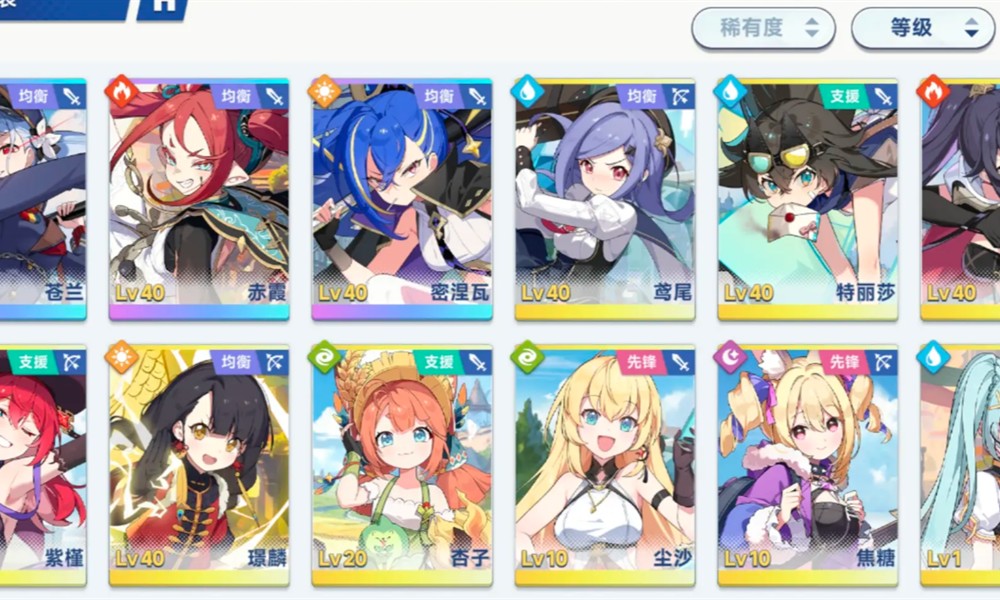The image size is (1000, 600).
Task: Open the 稀有度 rarity sort dropdown
Action: (763, 29)
